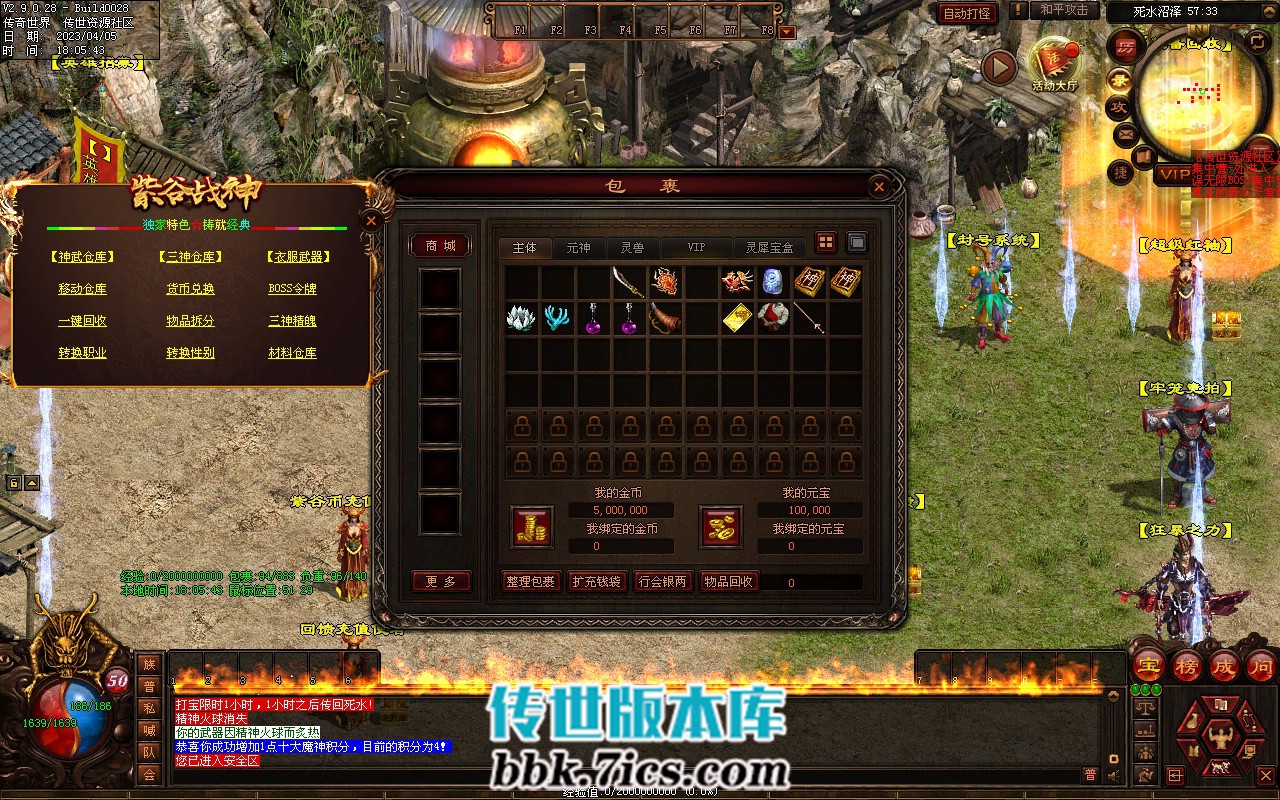Screen dimensions: 1280x800
Task: Open the 灵犀宝盒 tab
Action: click(x=769, y=247)
